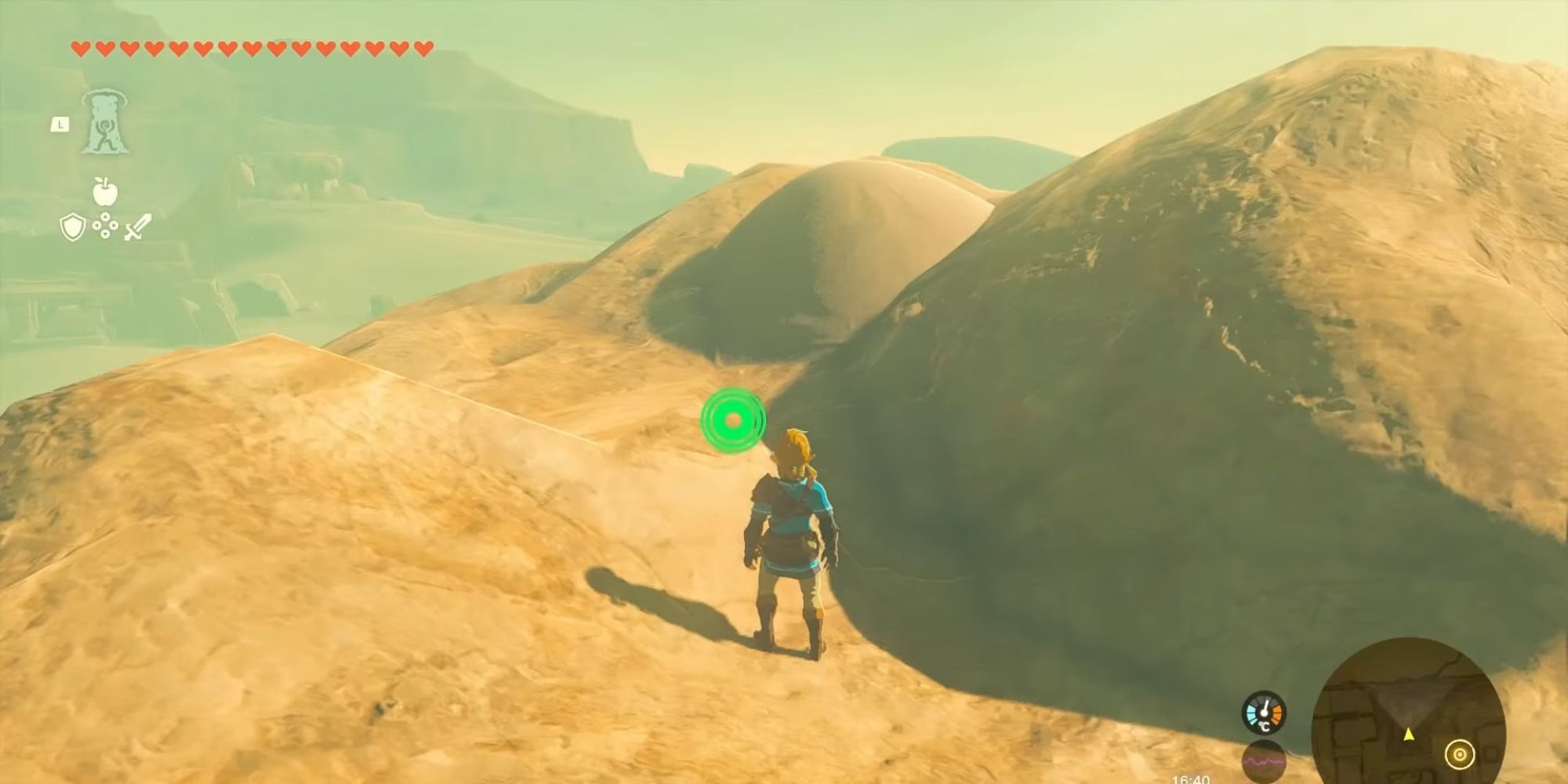Activate the Ascend ability icon
This screenshot has height=784, width=1568.
tap(103, 122)
